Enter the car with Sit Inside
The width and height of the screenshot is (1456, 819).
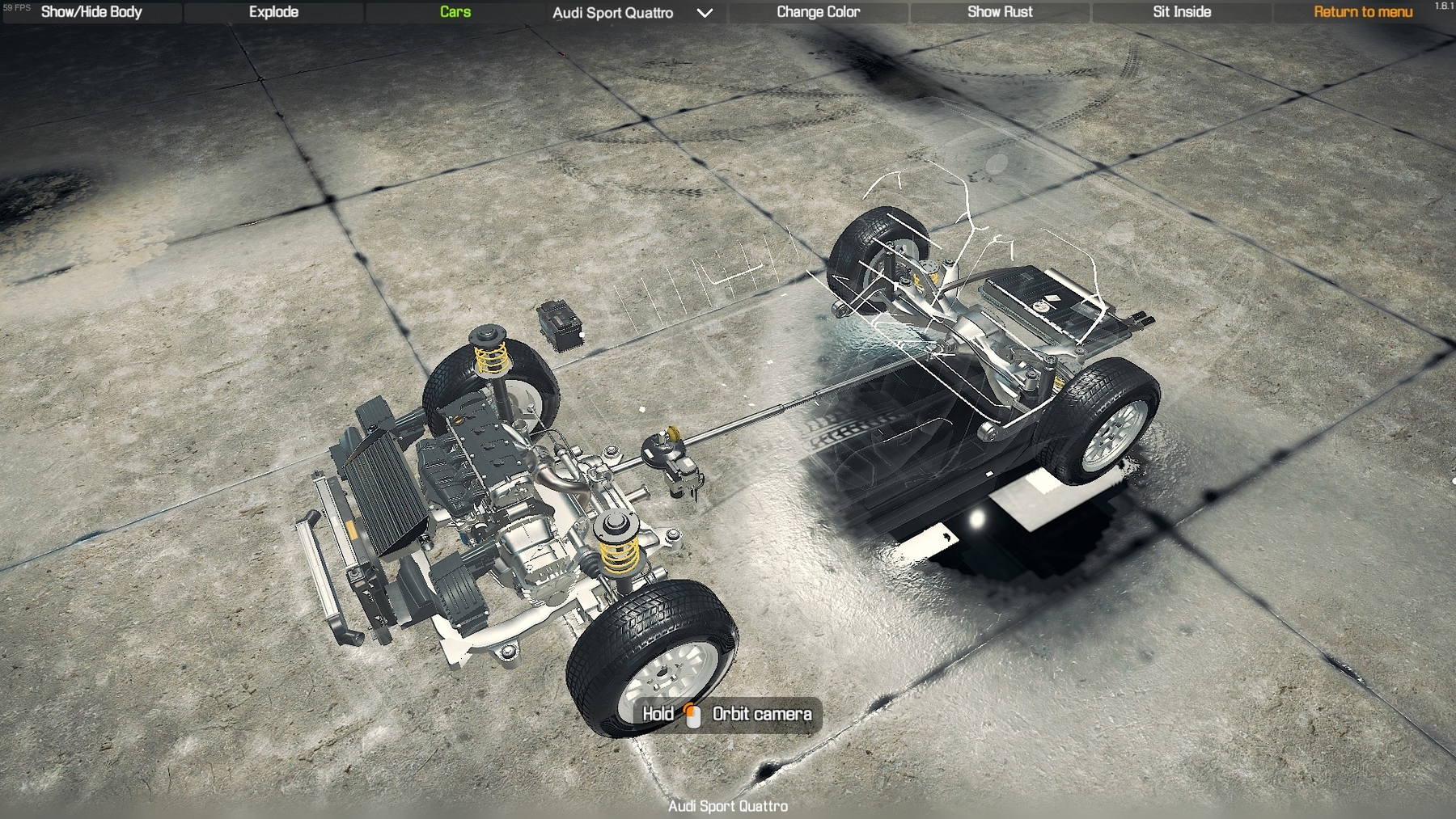1182,12
